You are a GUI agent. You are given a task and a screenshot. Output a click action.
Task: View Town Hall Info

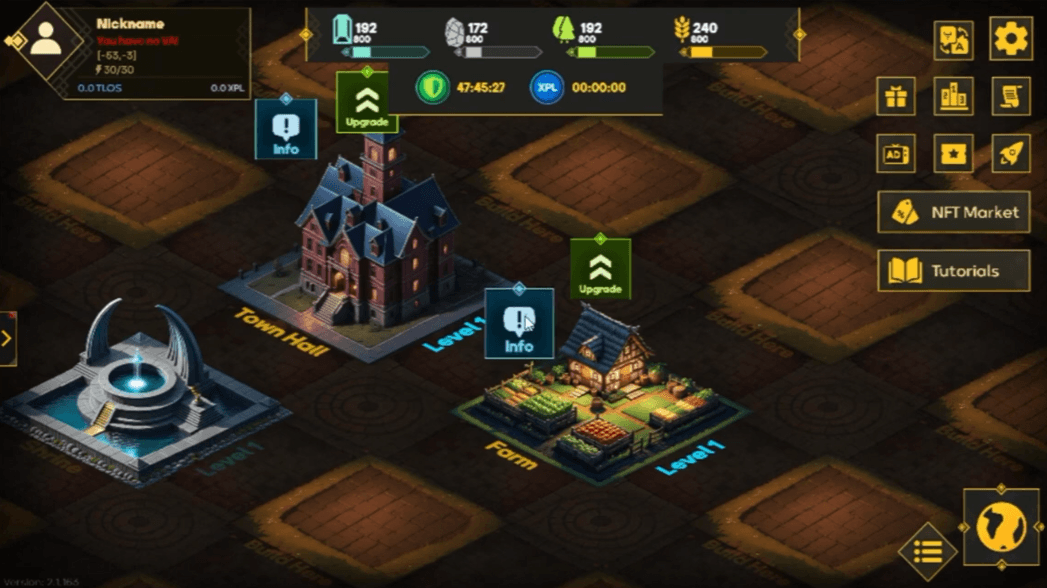[x=286, y=129]
